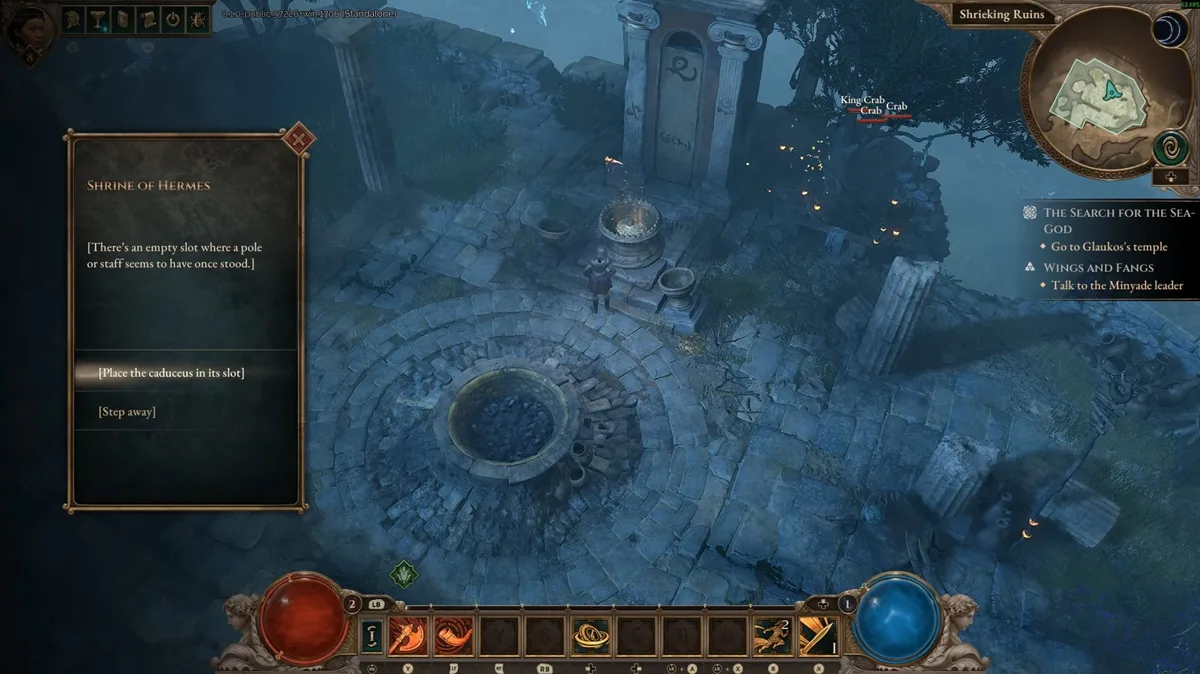Close the Shrine of Hermes dialogue panel

tap(297, 138)
